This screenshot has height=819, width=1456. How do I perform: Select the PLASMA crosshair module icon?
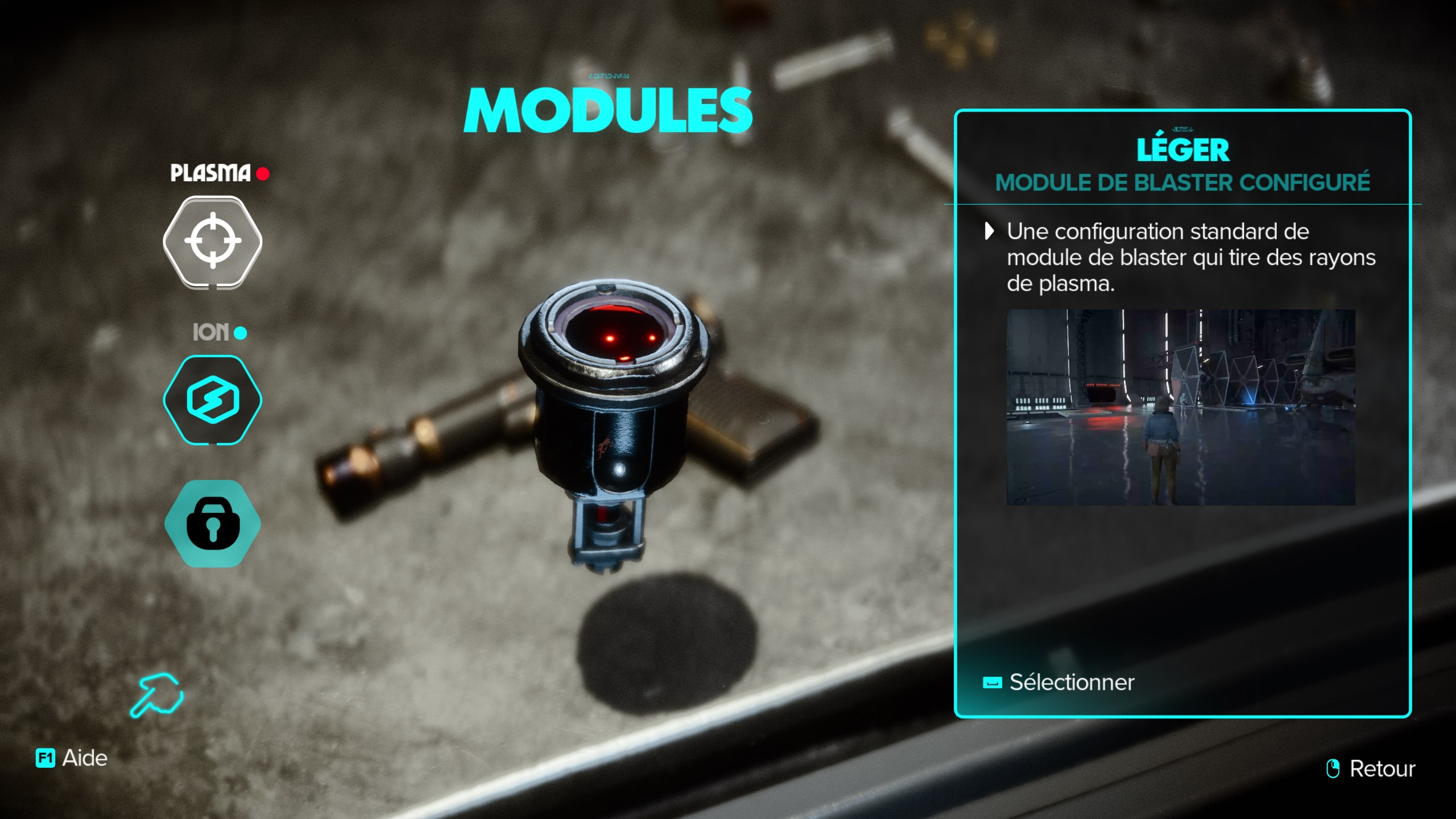click(x=212, y=241)
